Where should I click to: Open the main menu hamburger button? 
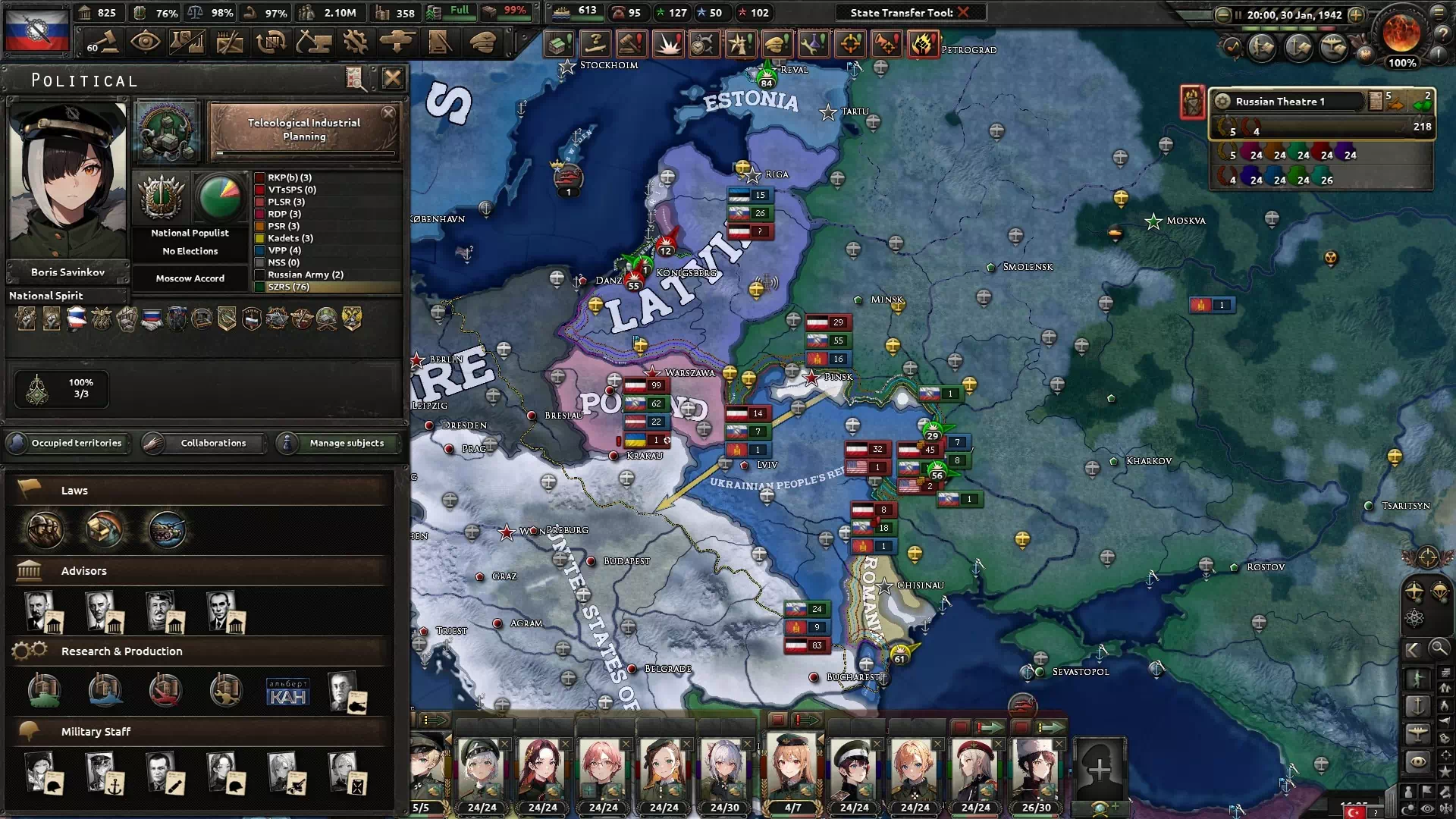1439,13
